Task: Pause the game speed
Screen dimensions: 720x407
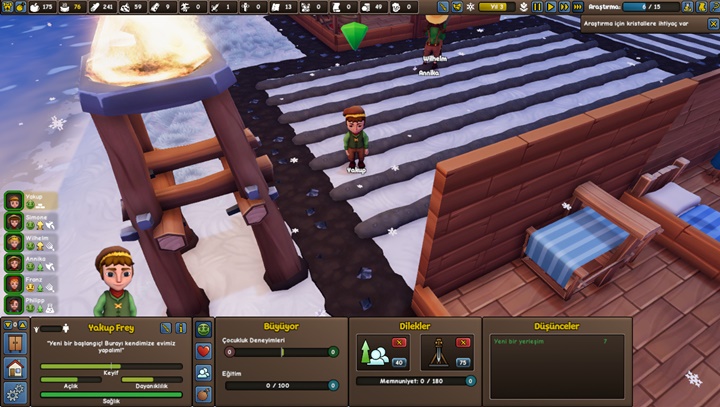Action: [537, 7]
